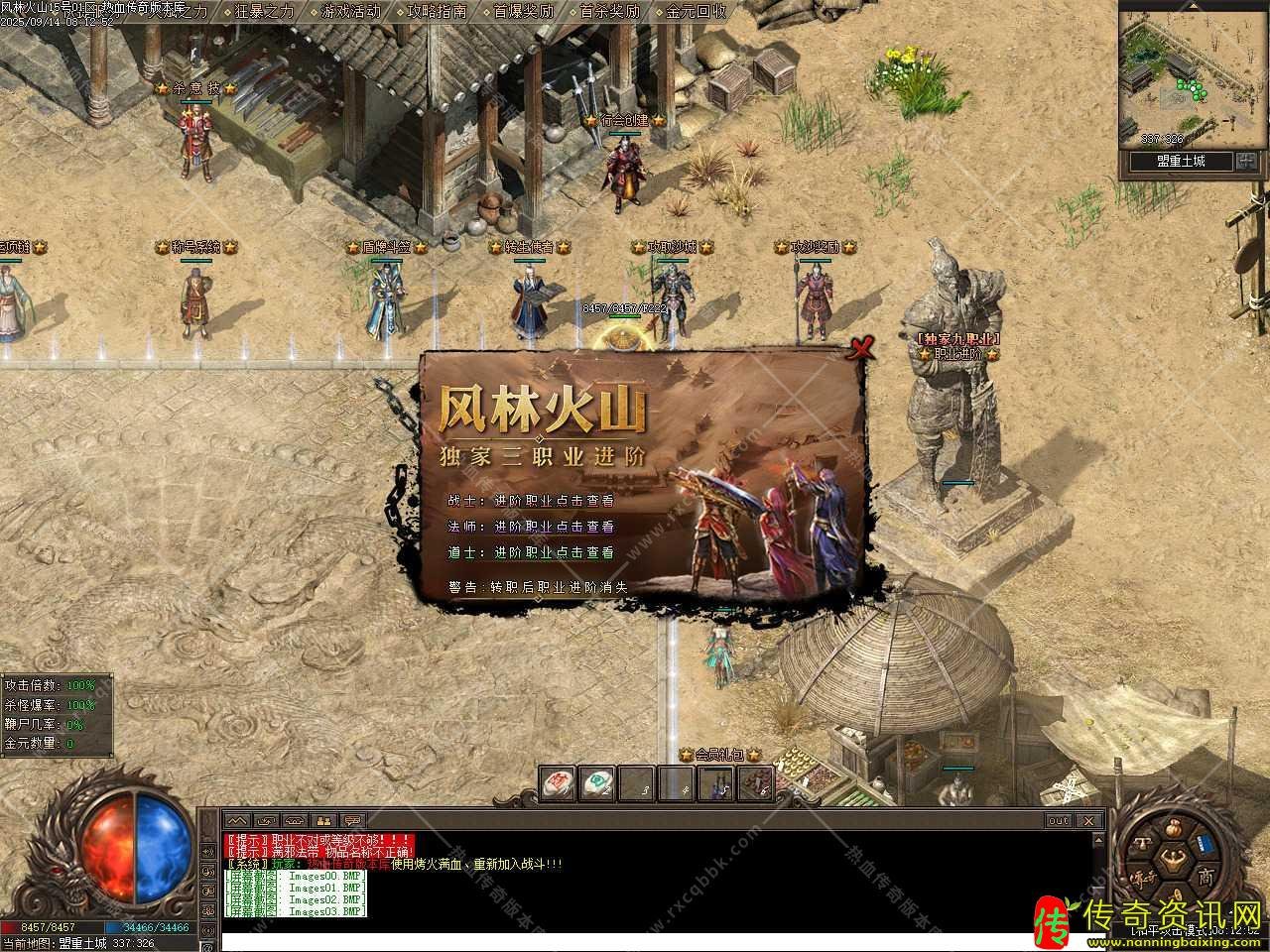
Task: Open the 游戏活动 menu
Action: (351, 12)
